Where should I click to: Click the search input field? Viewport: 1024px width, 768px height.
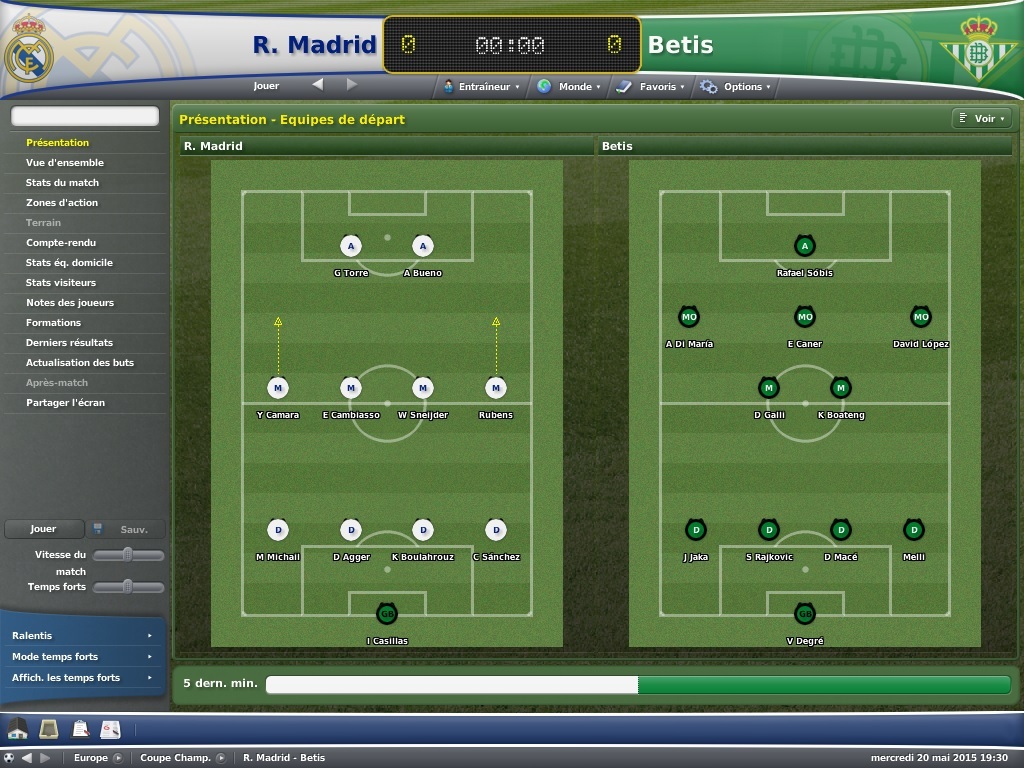tap(85, 117)
